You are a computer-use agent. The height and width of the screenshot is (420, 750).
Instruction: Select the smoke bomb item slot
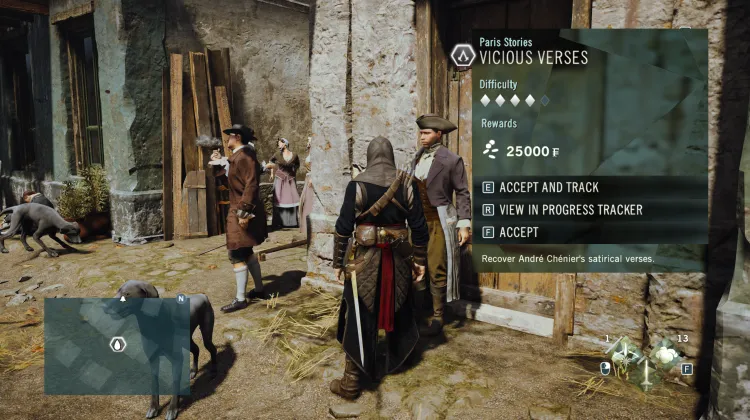tap(664, 352)
